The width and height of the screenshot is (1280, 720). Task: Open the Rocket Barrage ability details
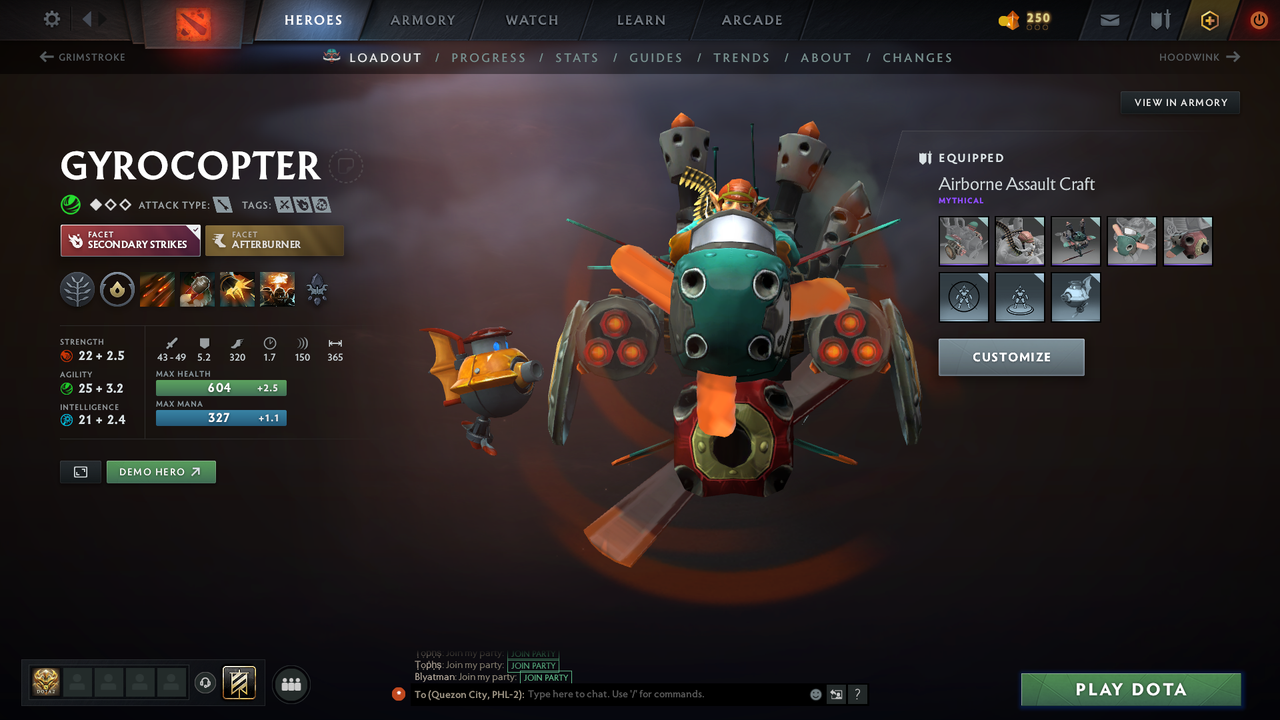[x=156, y=289]
